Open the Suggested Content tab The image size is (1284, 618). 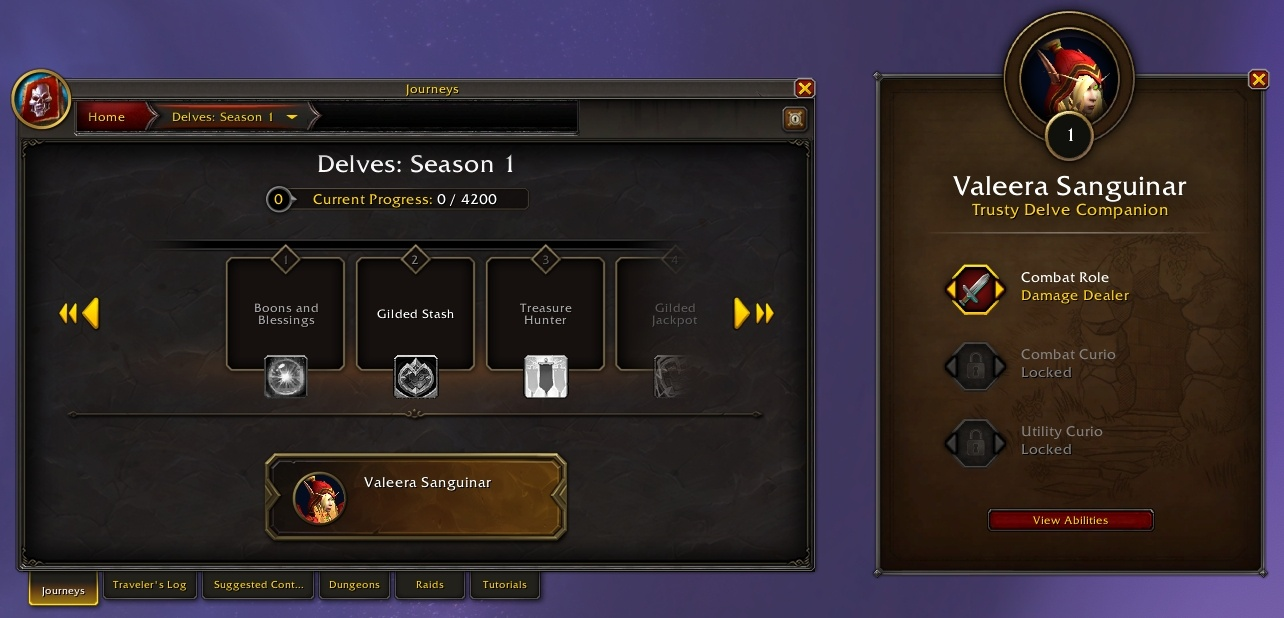click(259, 585)
